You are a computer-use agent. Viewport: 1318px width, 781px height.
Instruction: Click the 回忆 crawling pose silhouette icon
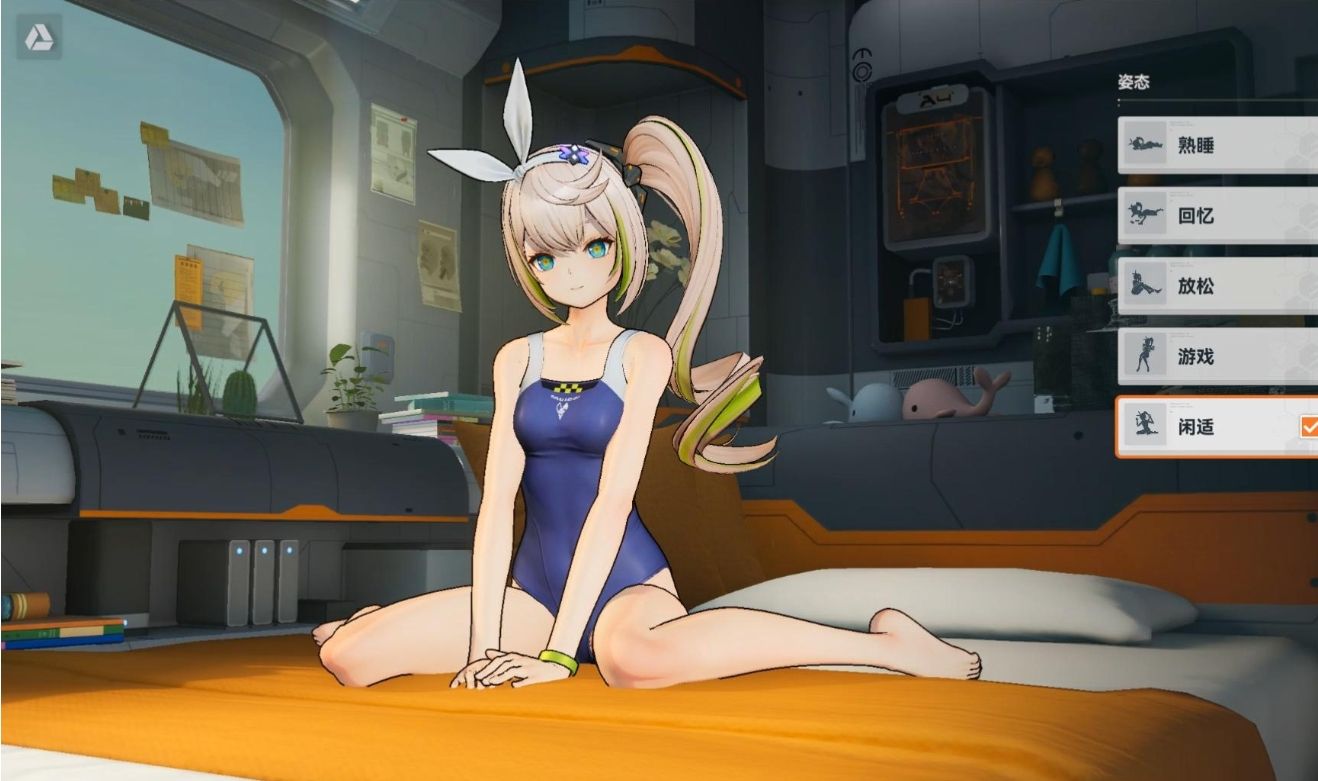coord(1147,216)
